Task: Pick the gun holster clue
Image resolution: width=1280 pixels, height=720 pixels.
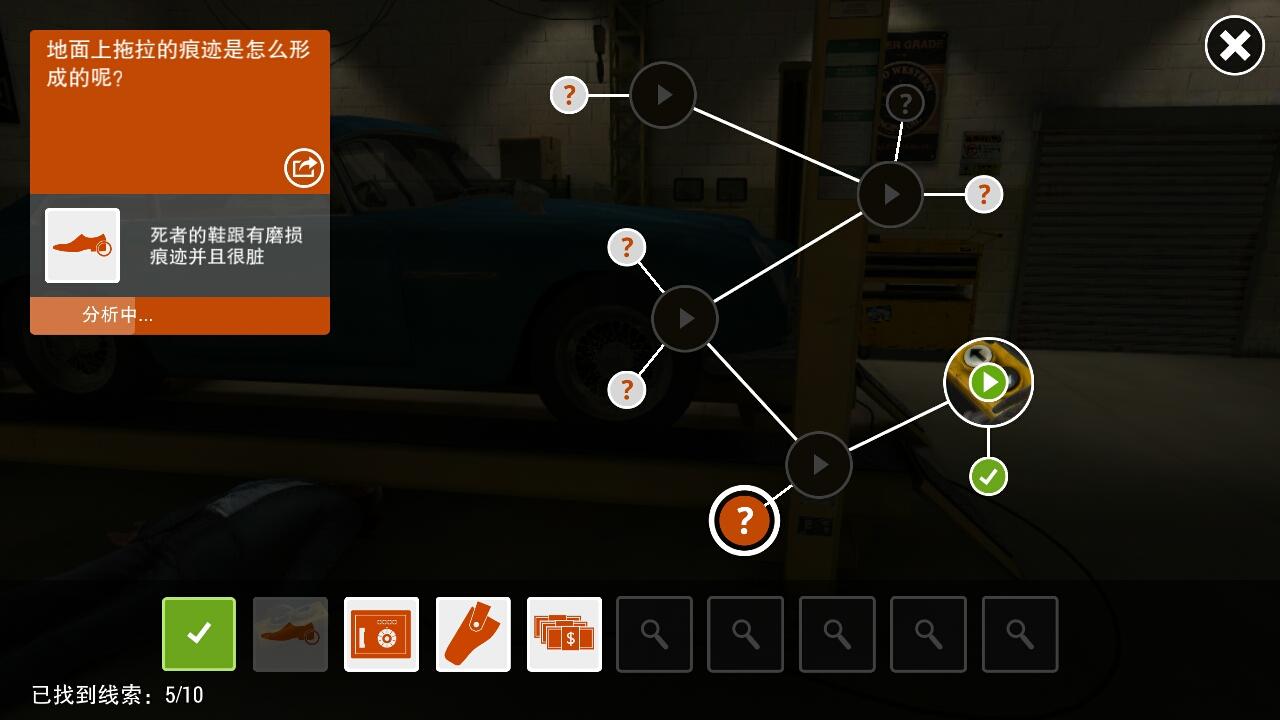Action: pyautogui.click(x=473, y=634)
